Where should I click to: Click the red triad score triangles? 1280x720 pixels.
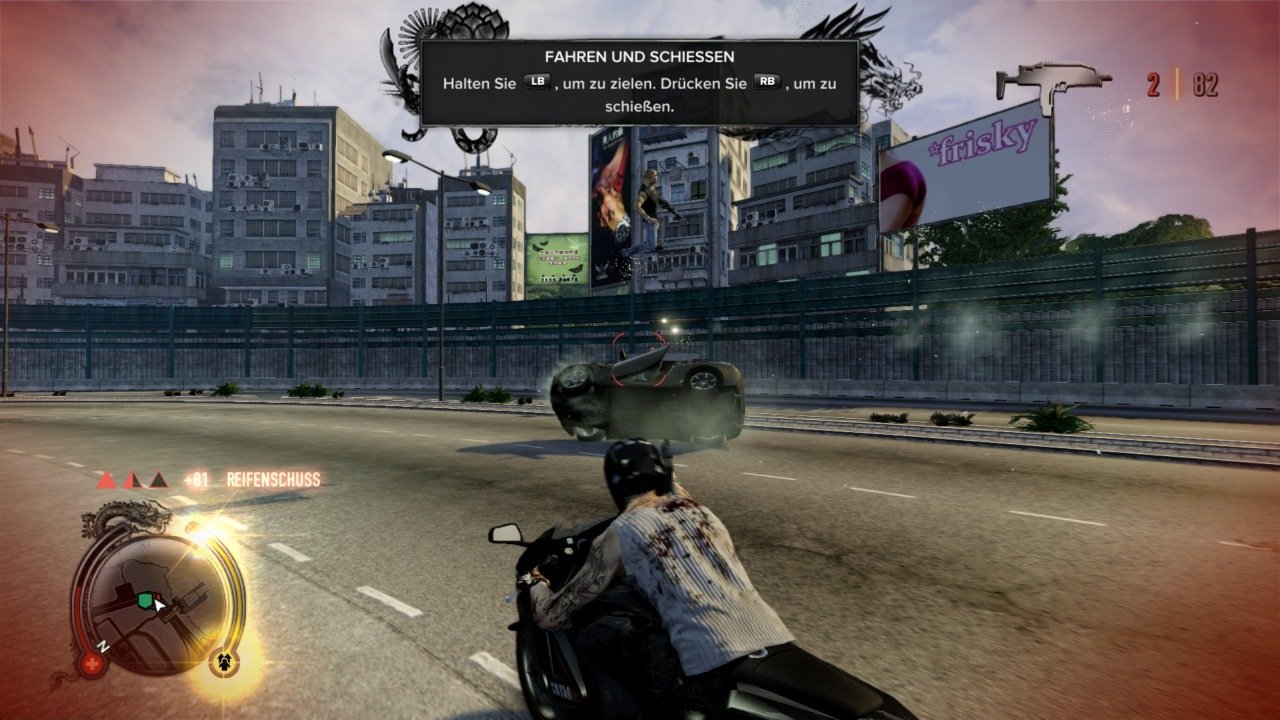point(132,480)
